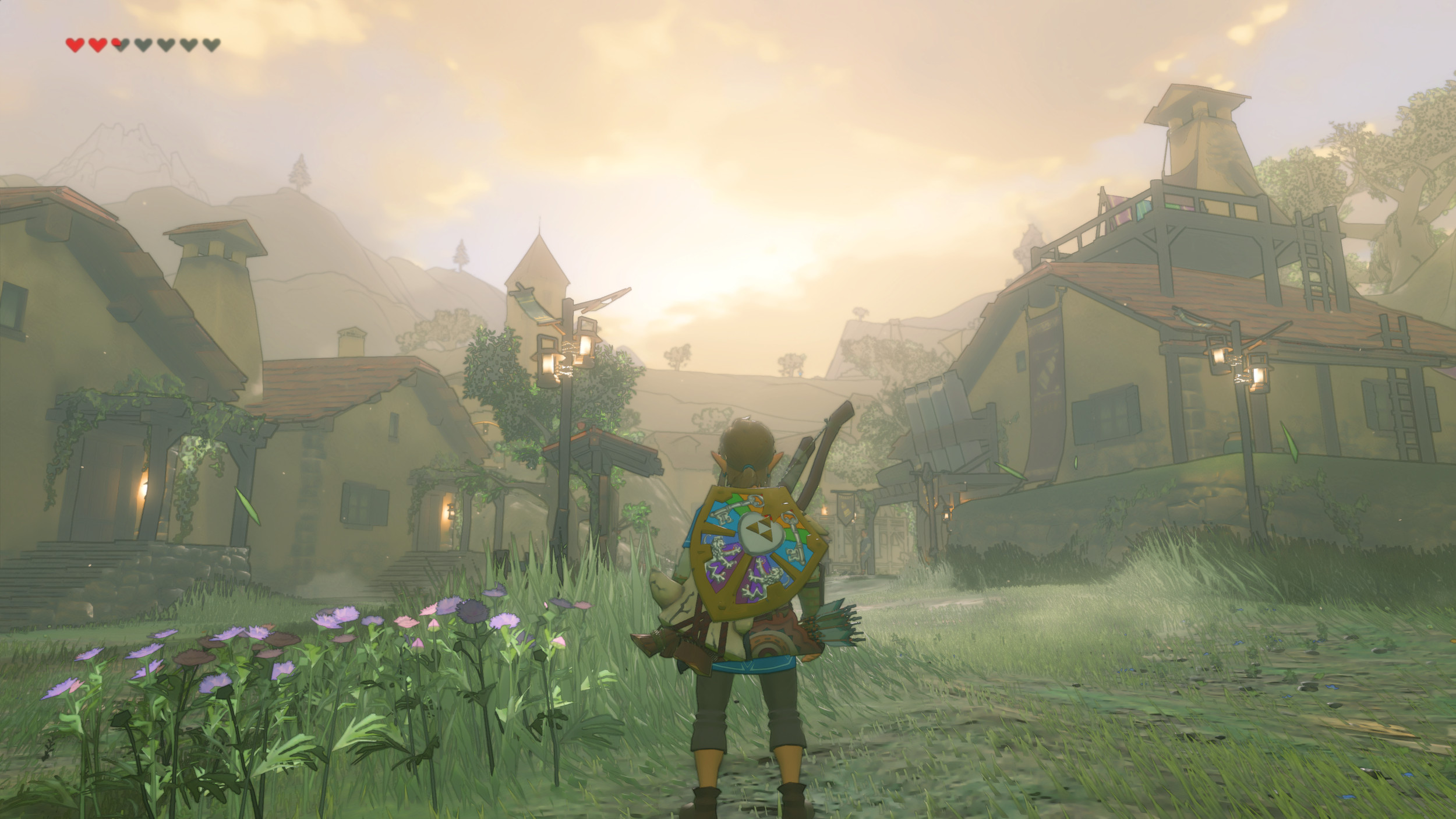Select the half-filled third heart

pos(121,44)
